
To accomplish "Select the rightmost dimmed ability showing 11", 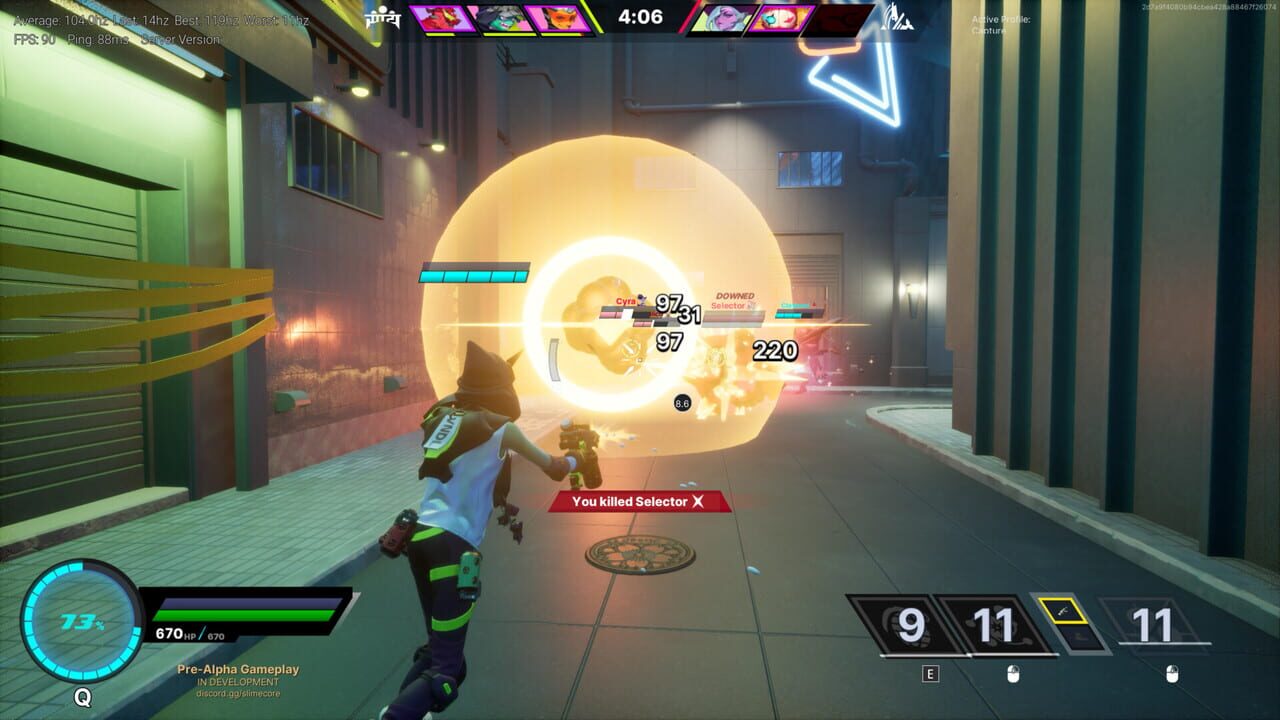I will [1152, 626].
